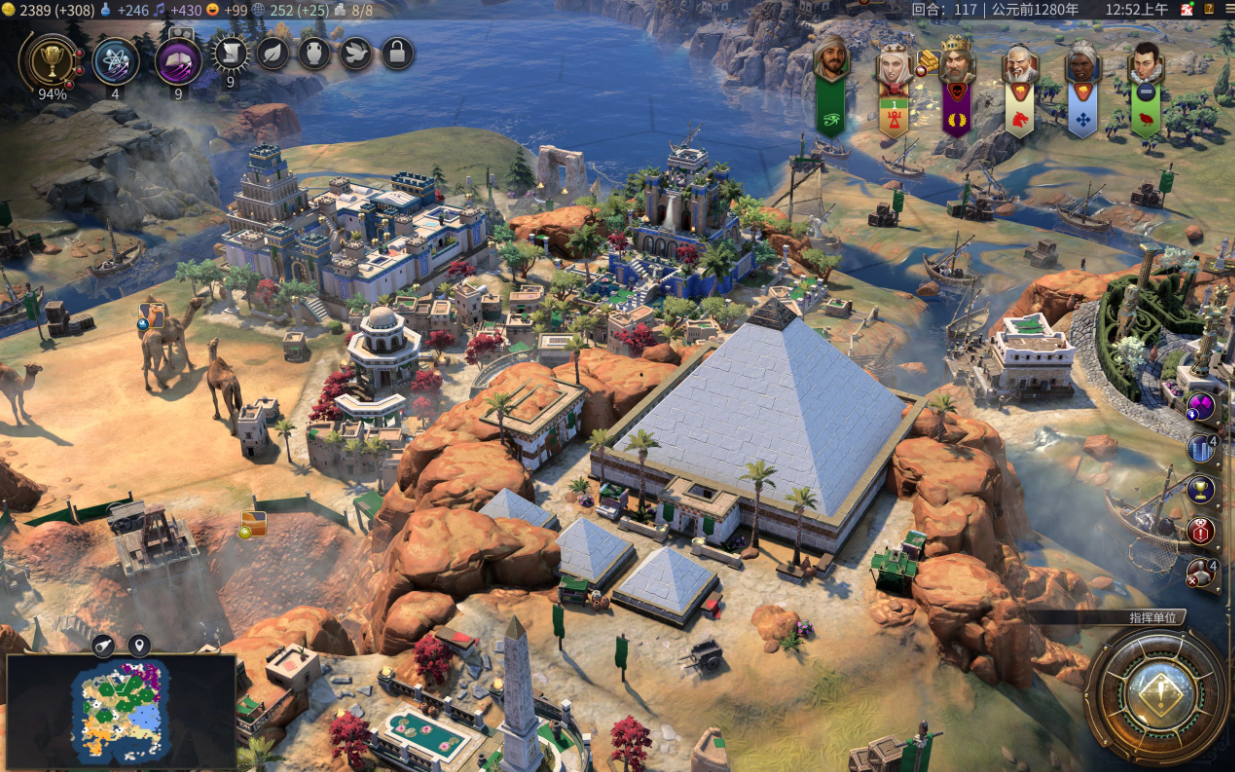Image resolution: width=1235 pixels, height=772 pixels.
Task: Click the minimap
Action: tap(120, 712)
